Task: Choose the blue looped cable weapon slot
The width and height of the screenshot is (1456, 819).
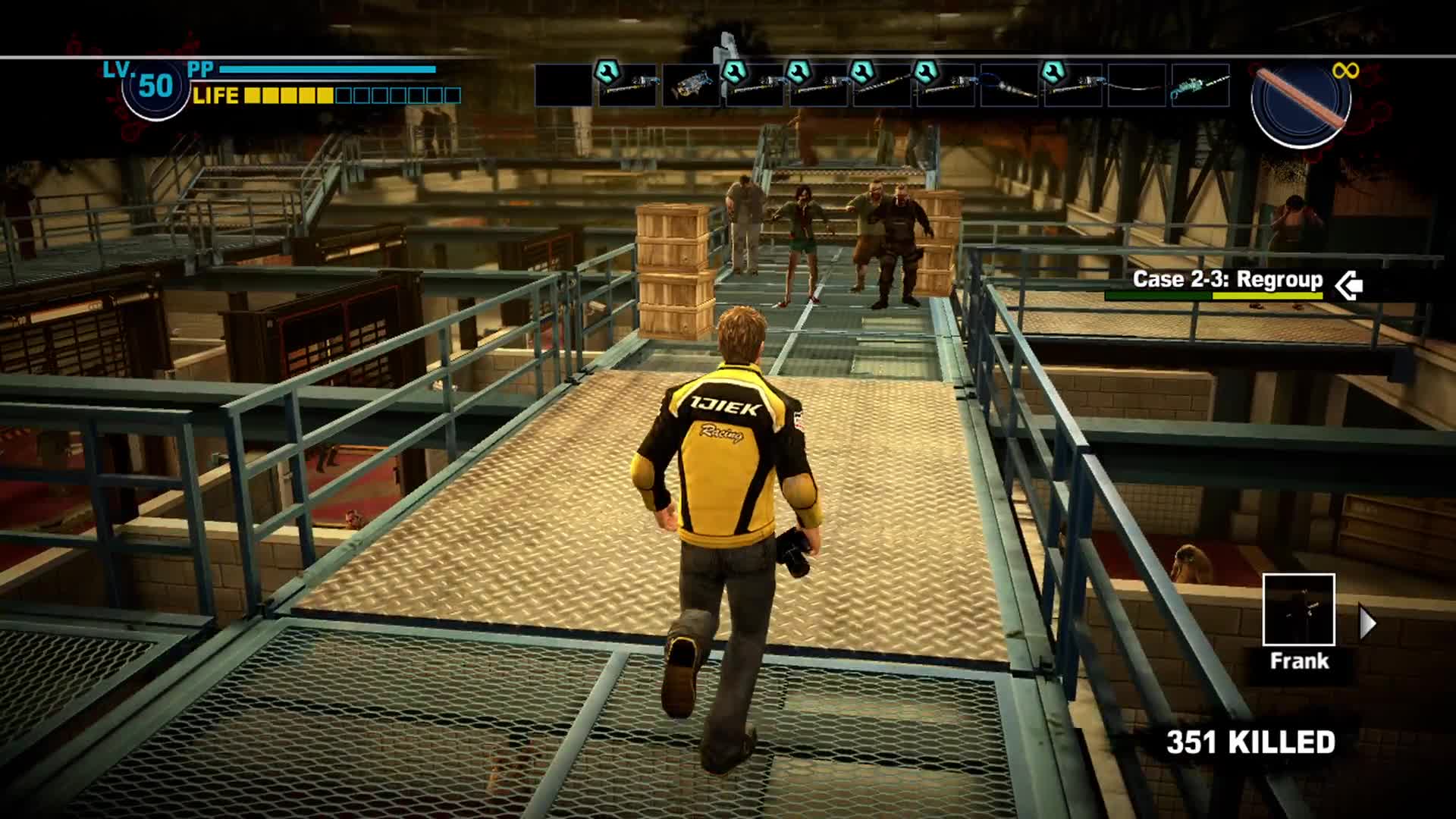Action: [x=1009, y=85]
